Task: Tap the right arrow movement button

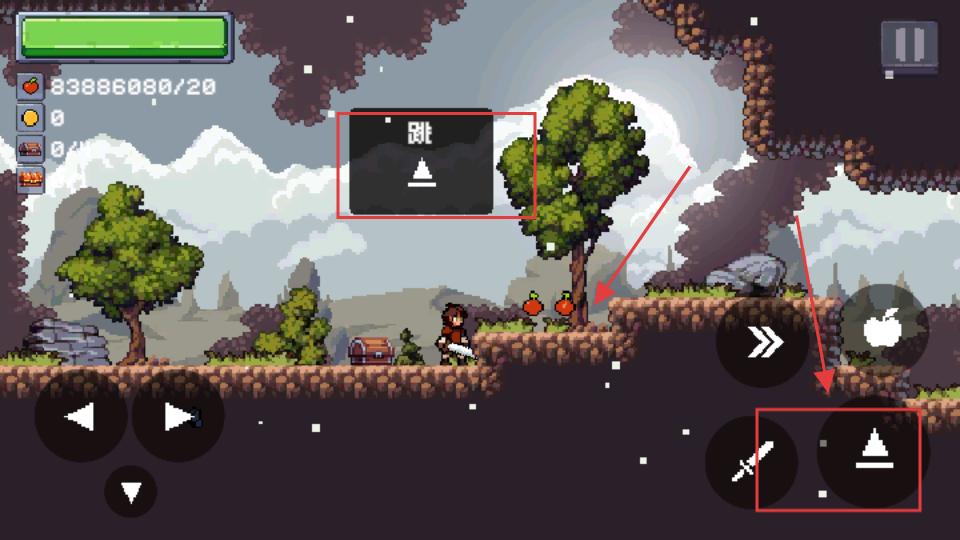Action: click(177, 416)
